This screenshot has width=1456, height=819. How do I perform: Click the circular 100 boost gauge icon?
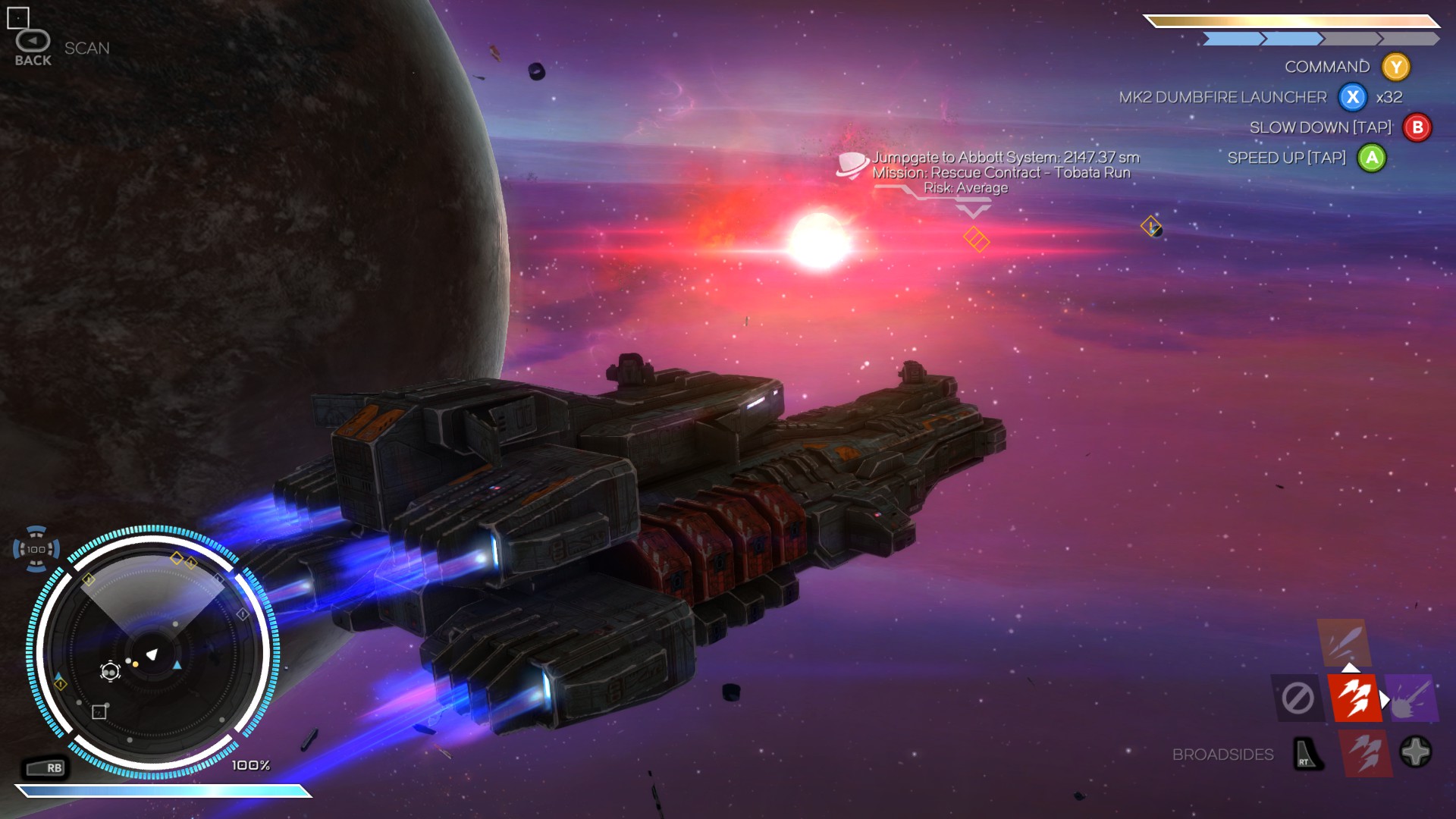(36, 549)
